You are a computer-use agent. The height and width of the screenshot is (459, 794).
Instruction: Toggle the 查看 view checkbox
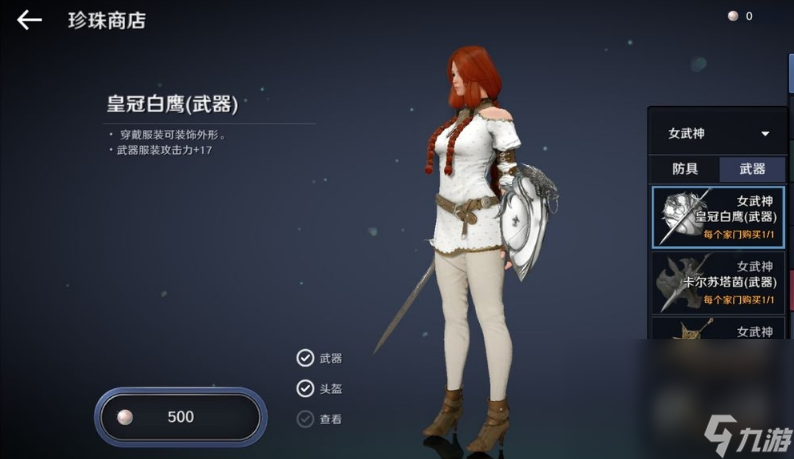pyautogui.click(x=305, y=419)
